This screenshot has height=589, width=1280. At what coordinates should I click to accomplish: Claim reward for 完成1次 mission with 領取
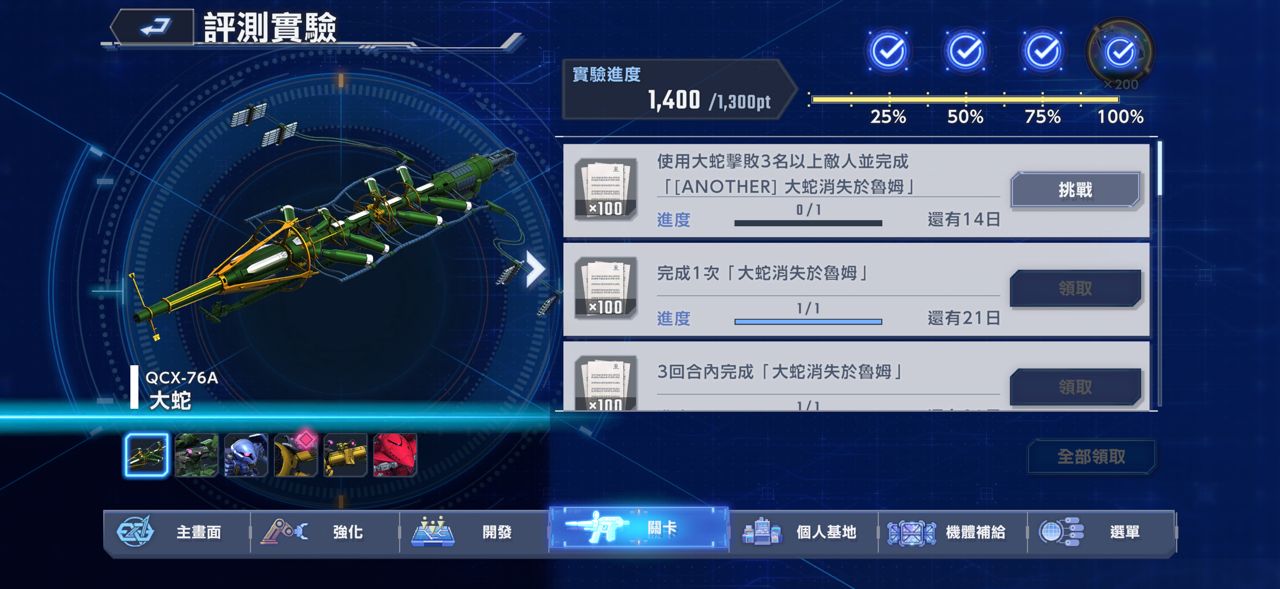[1075, 288]
